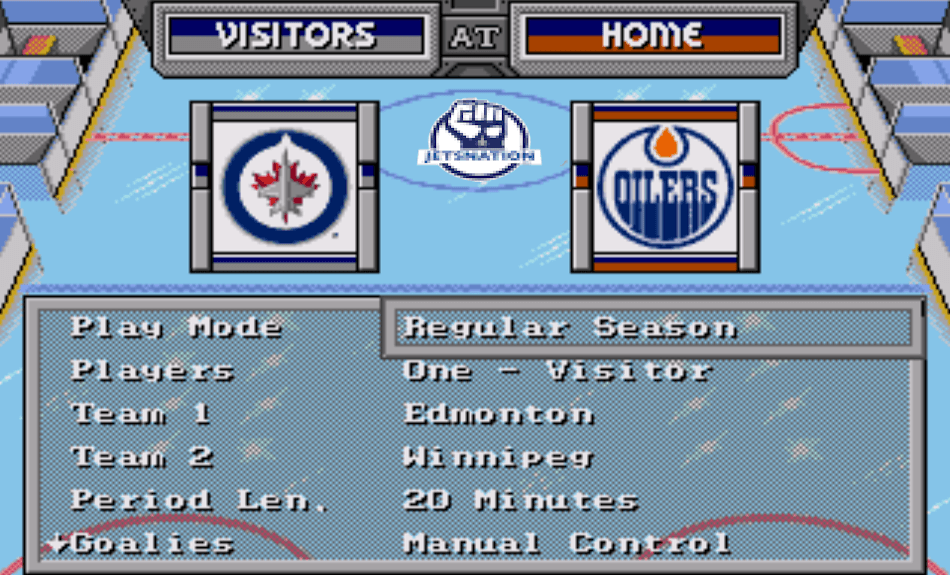Select the Team 1 menu row
Image resolution: width=950 pixels, height=575 pixels.
141,414
